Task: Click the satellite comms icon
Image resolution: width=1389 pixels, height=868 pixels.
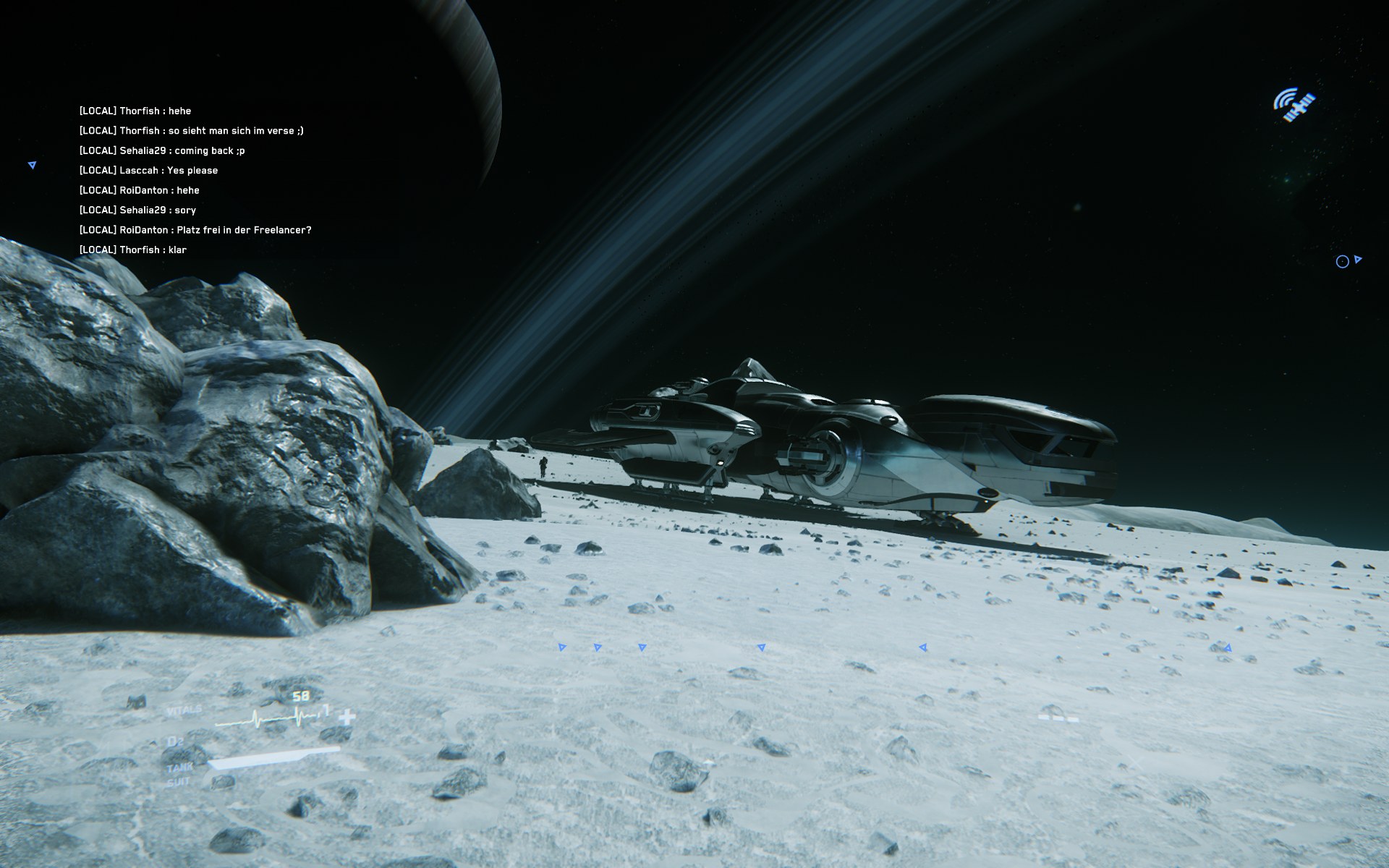Action: pos(1294,105)
